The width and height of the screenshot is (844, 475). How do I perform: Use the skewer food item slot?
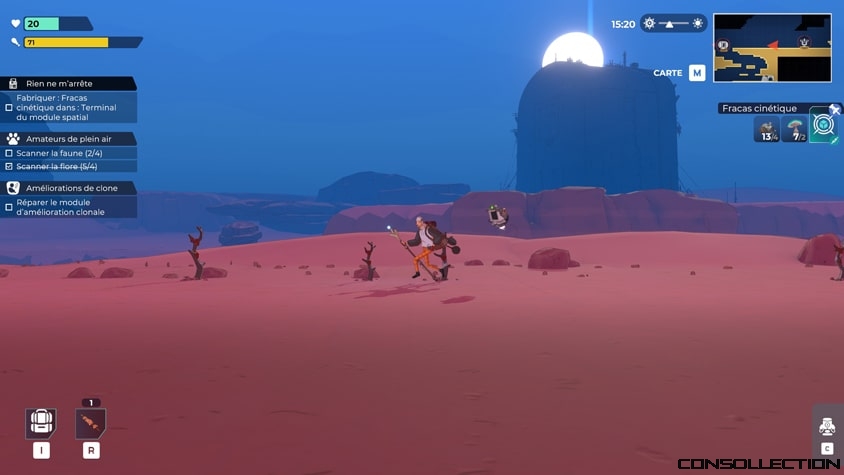coord(91,423)
